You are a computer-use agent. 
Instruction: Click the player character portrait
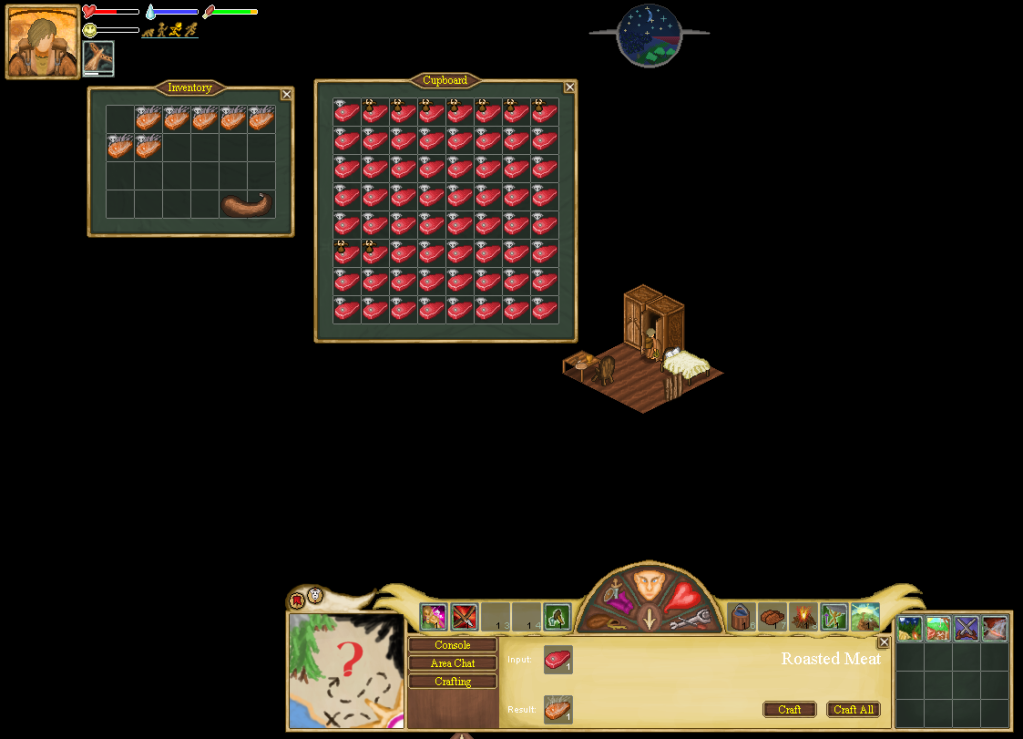click(43, 42)
